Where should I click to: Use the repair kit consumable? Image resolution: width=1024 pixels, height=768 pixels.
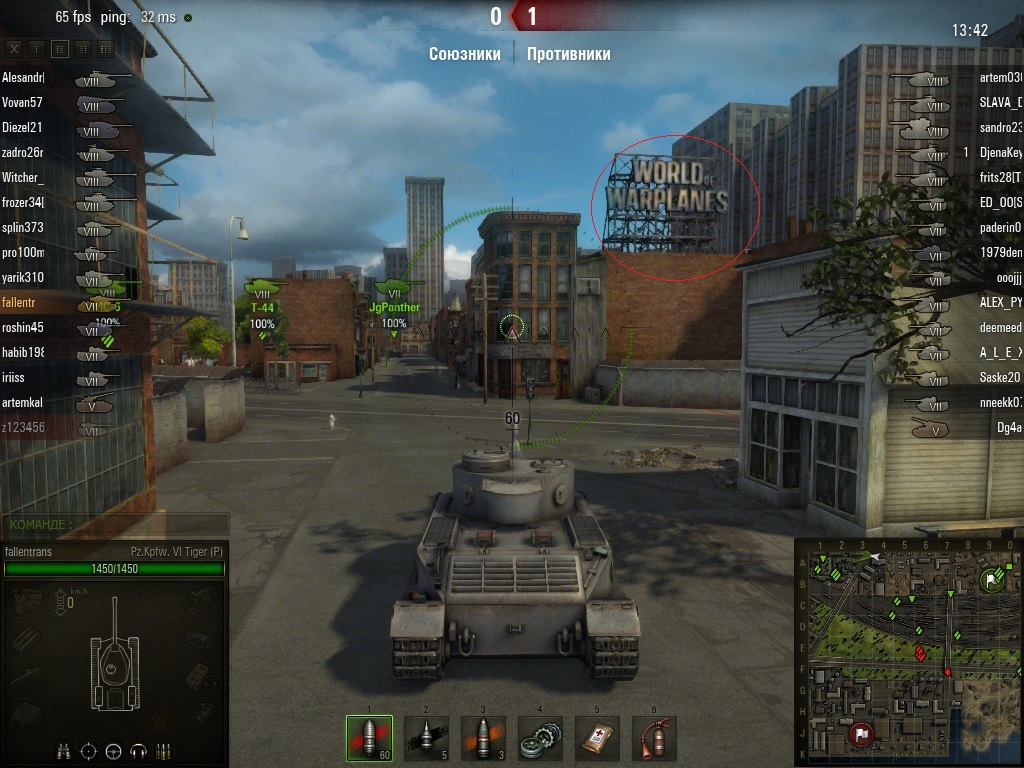[540, 738]
